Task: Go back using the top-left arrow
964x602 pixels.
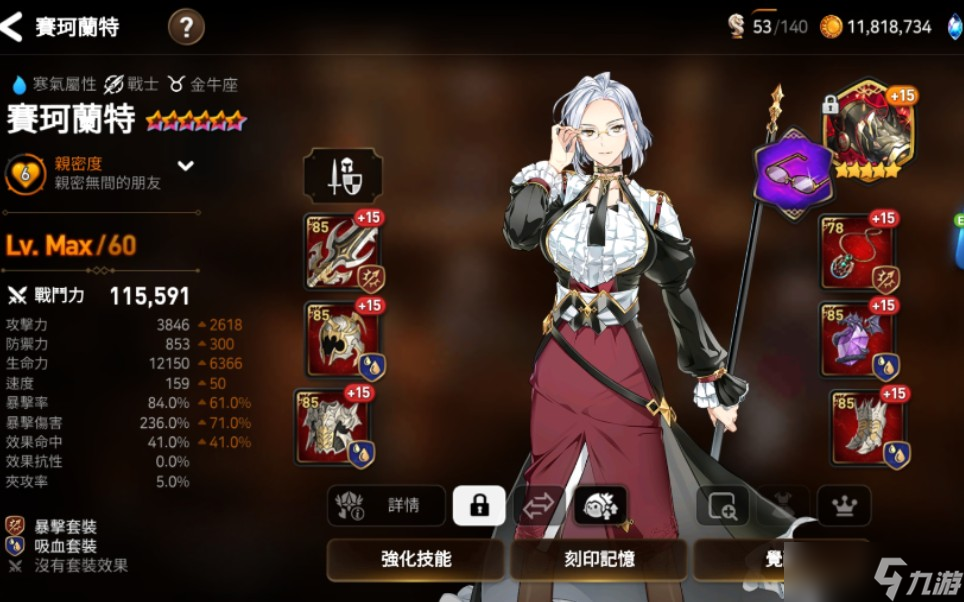Action: coord(12,27)
